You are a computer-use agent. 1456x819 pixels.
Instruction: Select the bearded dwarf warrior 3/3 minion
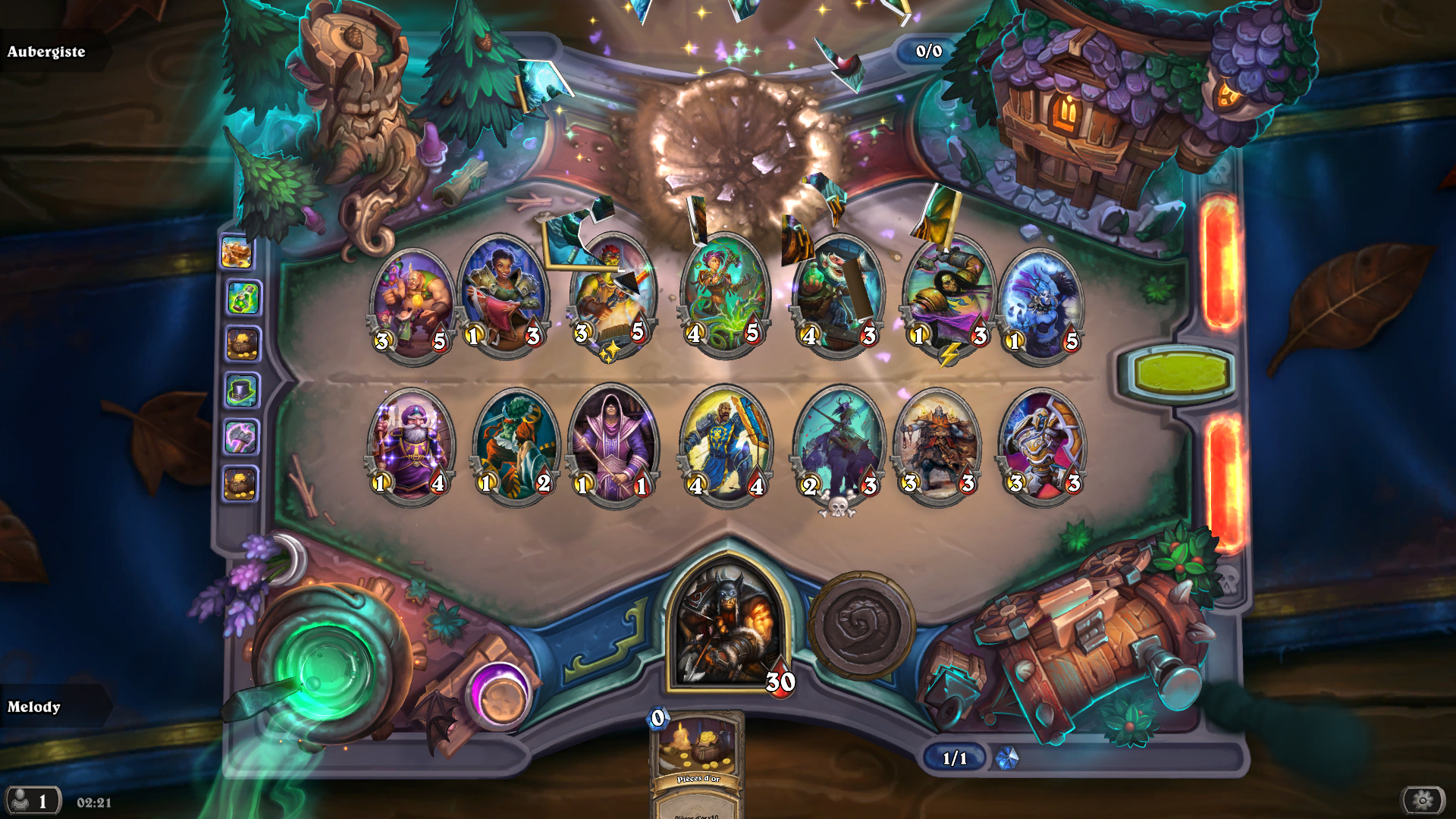(x=938, y=445)
